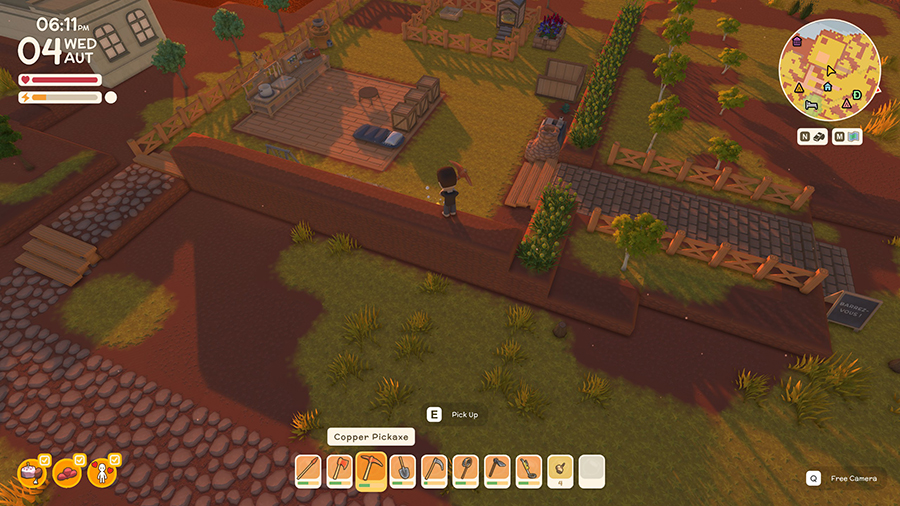Viewport: 900px width, 506px height.
Task: Click the figure with hearts buff icon
Action: (x=102, y=472)
